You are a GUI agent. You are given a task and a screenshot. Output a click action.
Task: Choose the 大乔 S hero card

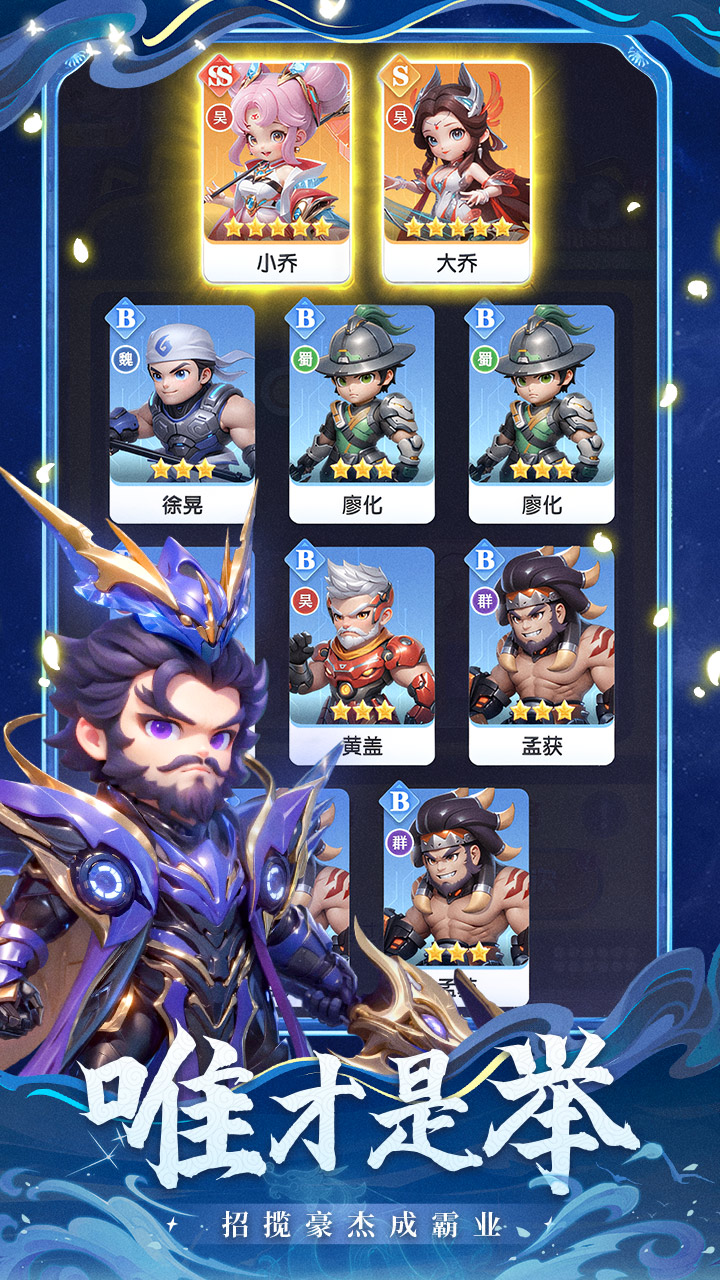click(x=456, y=170)
